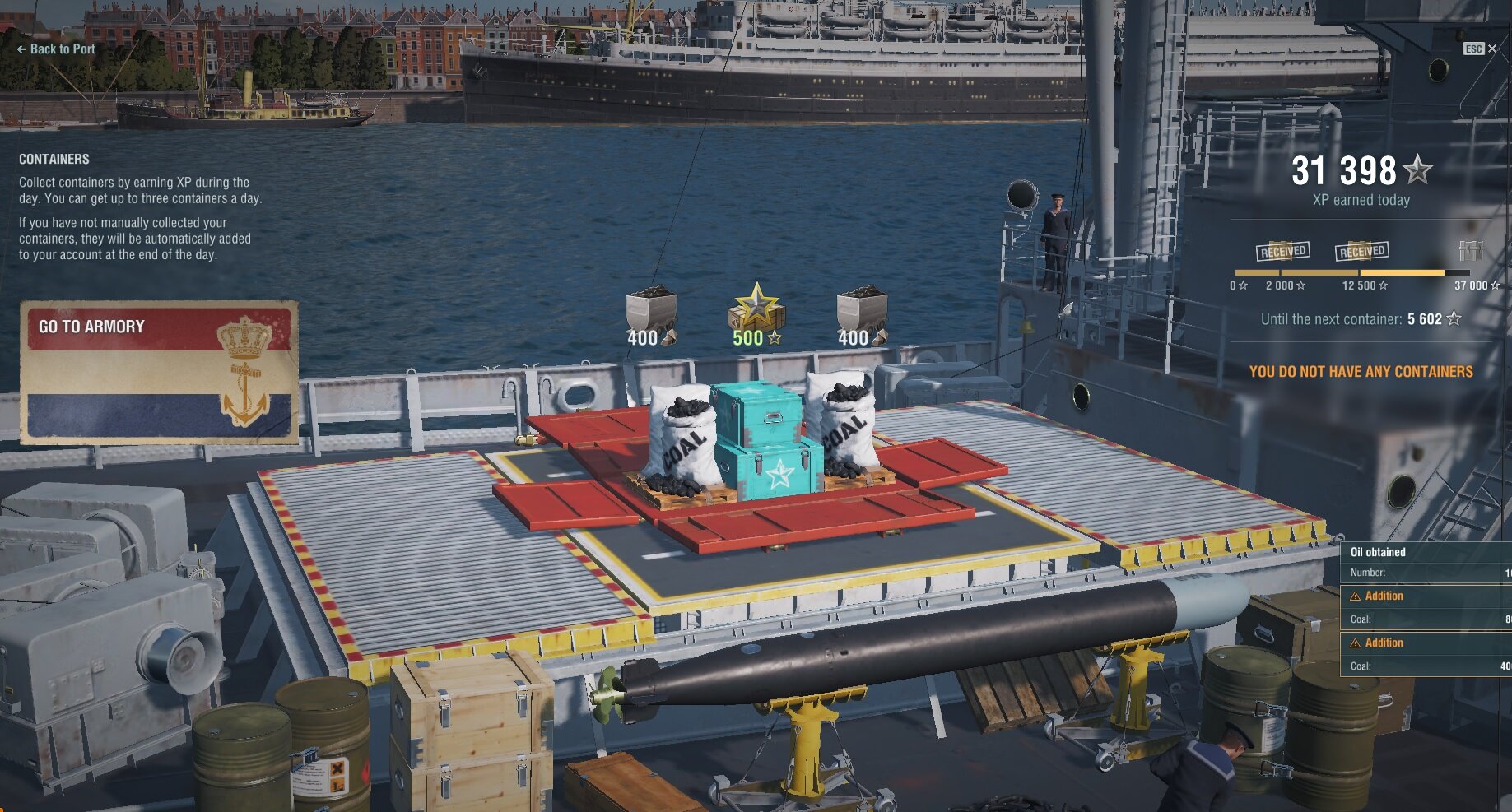Click the star next to Until the next container
Viewport: 1512px width, 812px height.
pyautogui.click(x=1454, y=319)
